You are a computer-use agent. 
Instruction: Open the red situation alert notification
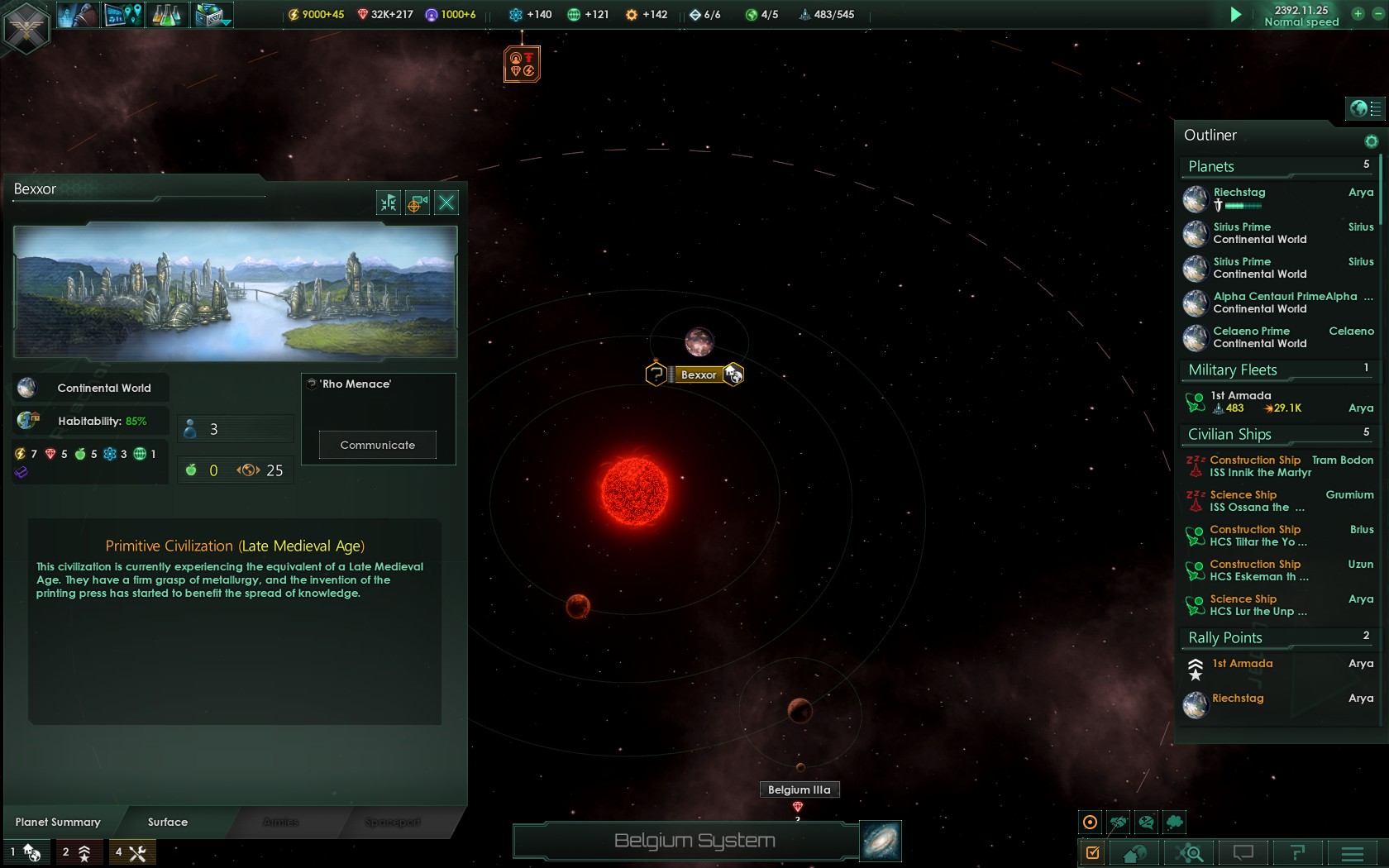click(x=522, y=64)
